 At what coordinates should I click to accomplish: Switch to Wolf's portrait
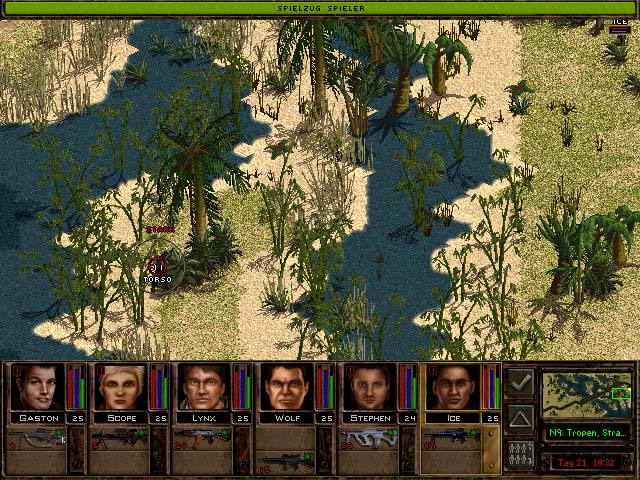coord(288,387)
